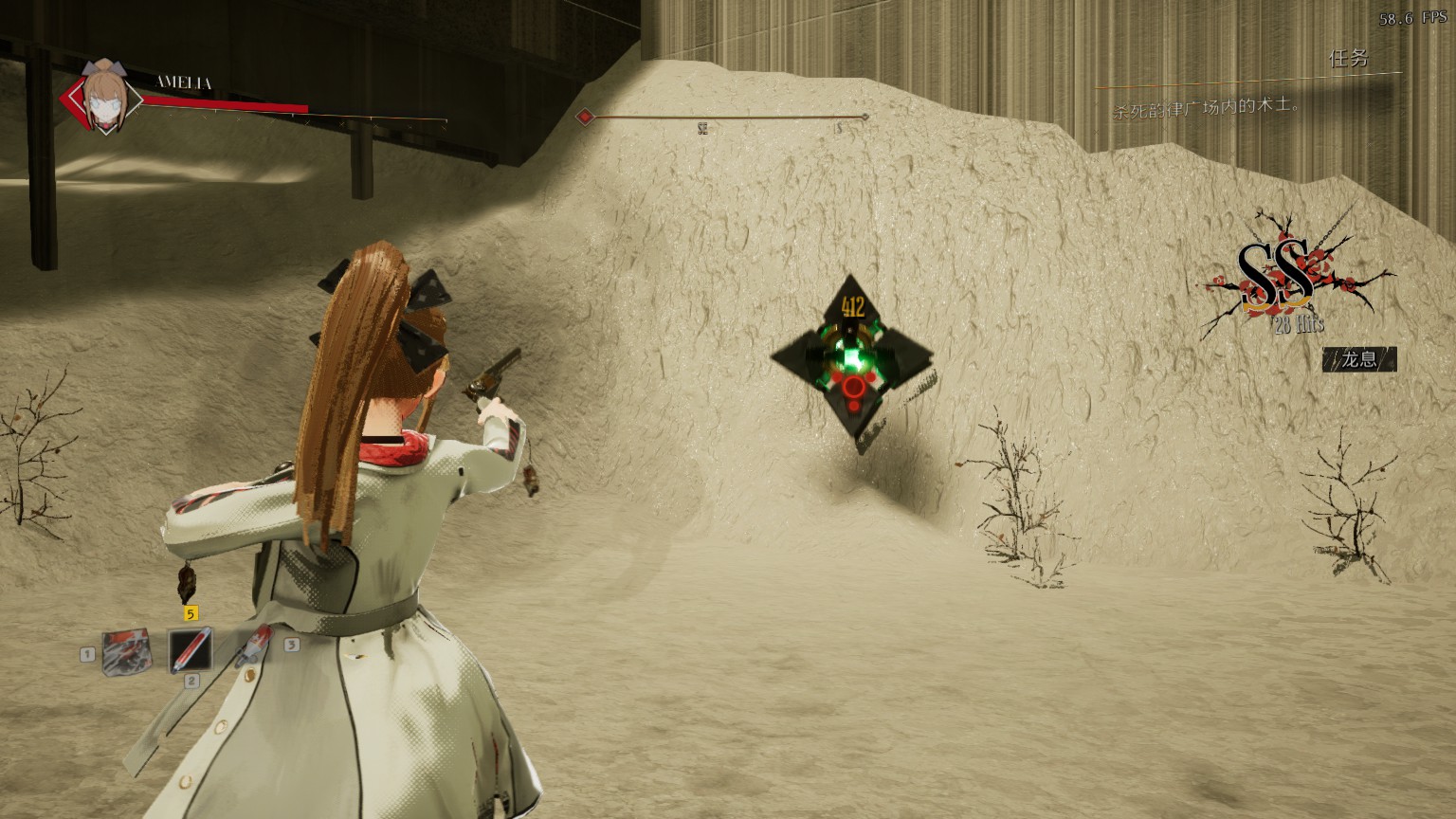
Task: Choose the highlighted red tube item slot
Action: 190,650
